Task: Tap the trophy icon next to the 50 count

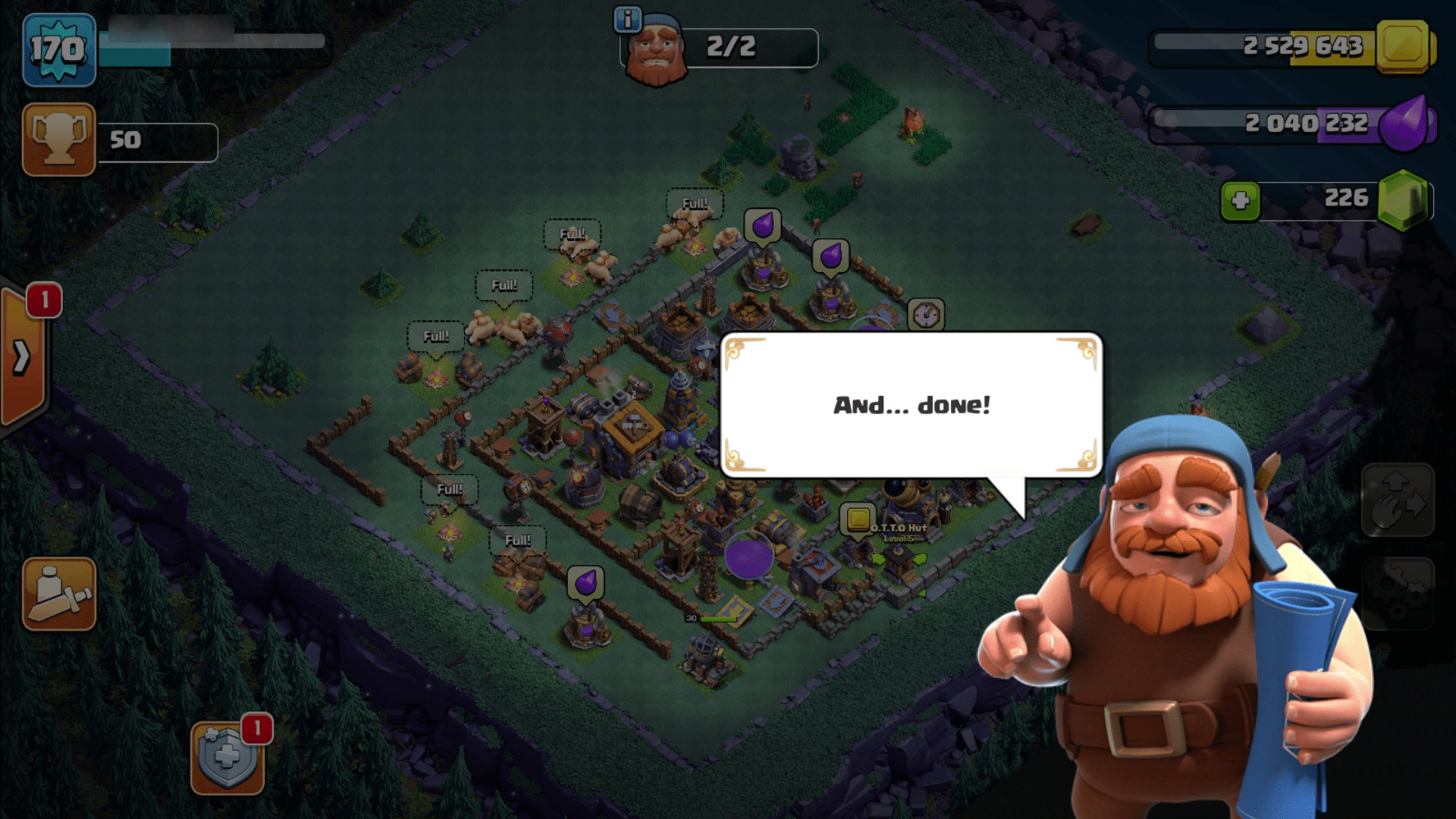Action: click(58, 140)
